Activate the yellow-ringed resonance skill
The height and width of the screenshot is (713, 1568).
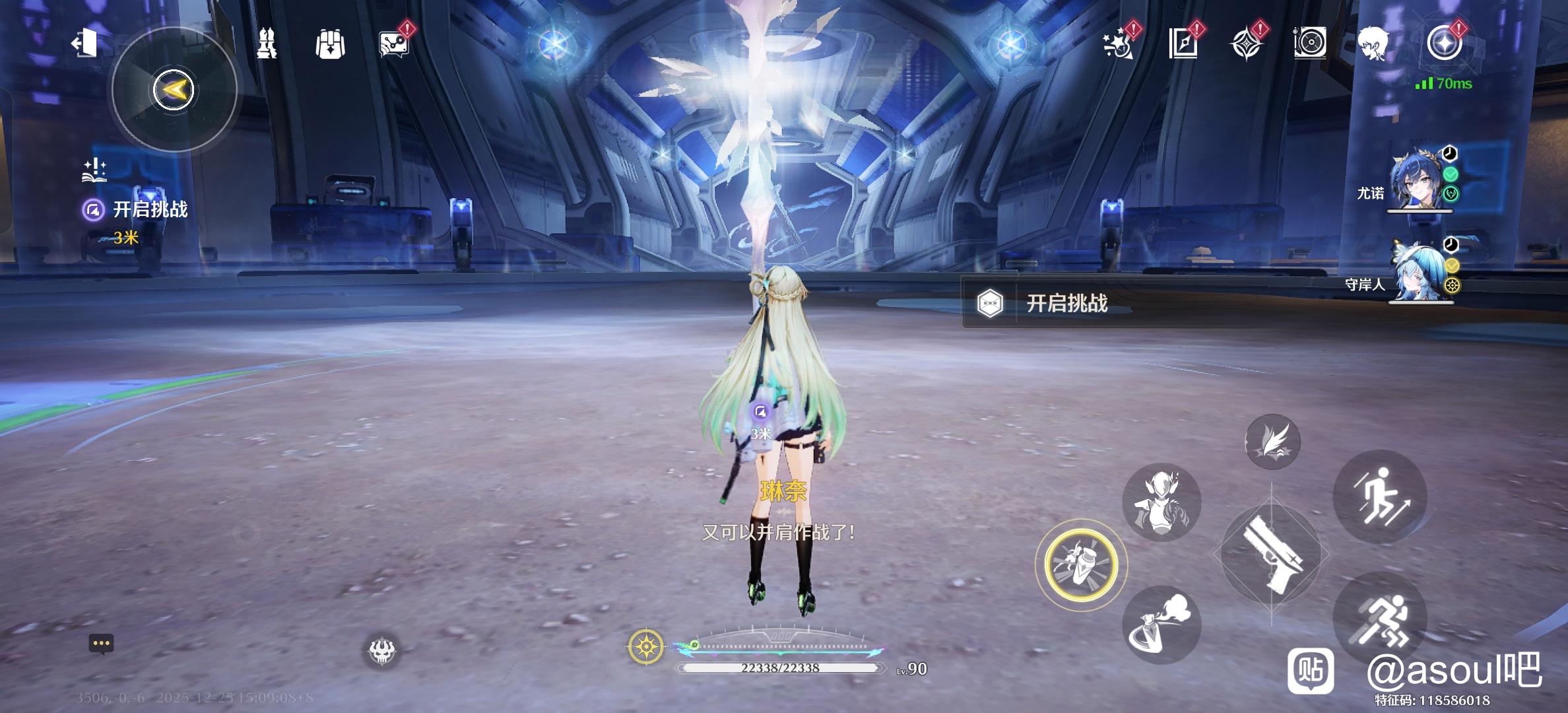coord(1081,564)
